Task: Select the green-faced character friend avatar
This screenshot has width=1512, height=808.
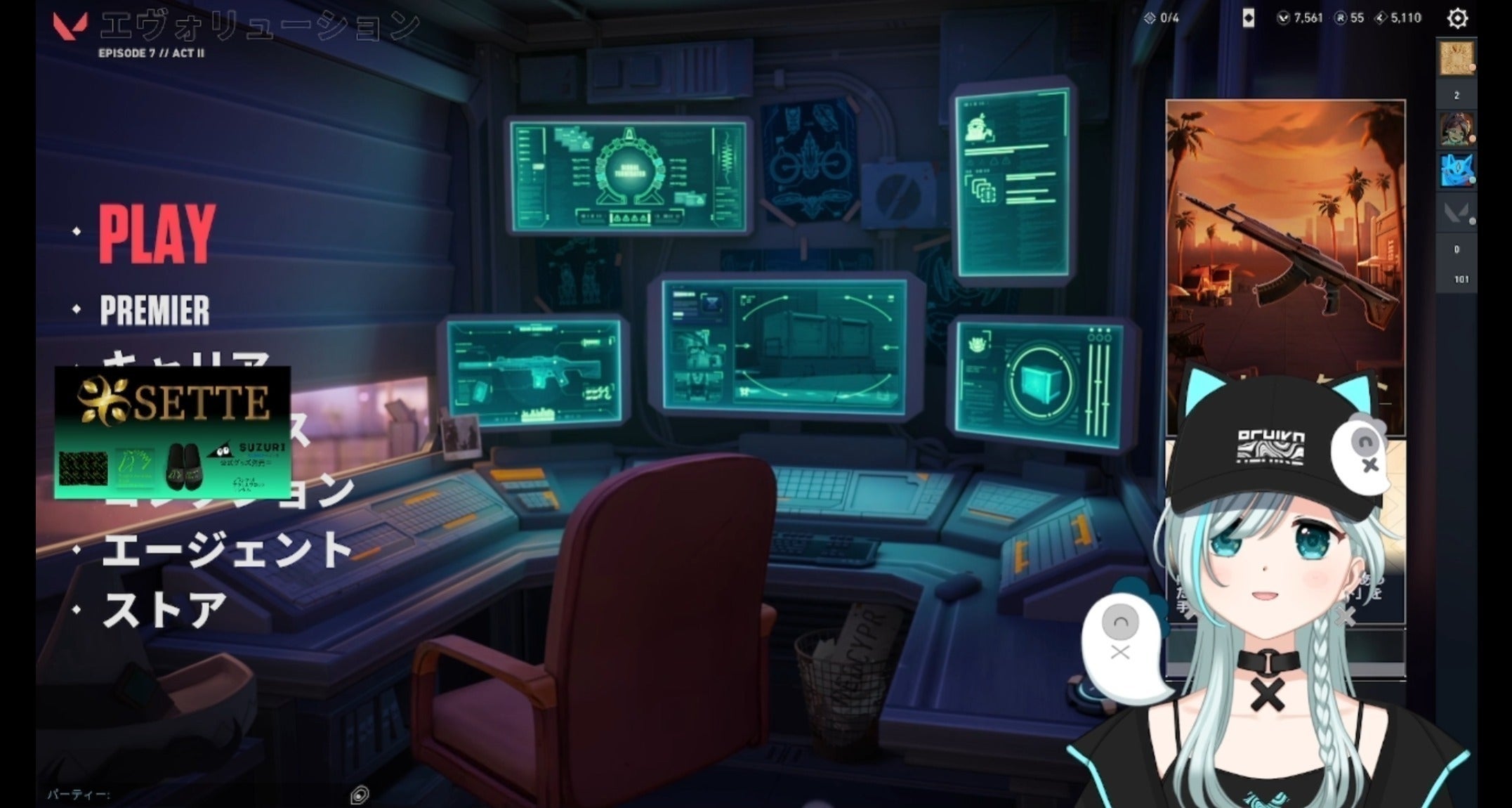Action: tap(1456, 129)
